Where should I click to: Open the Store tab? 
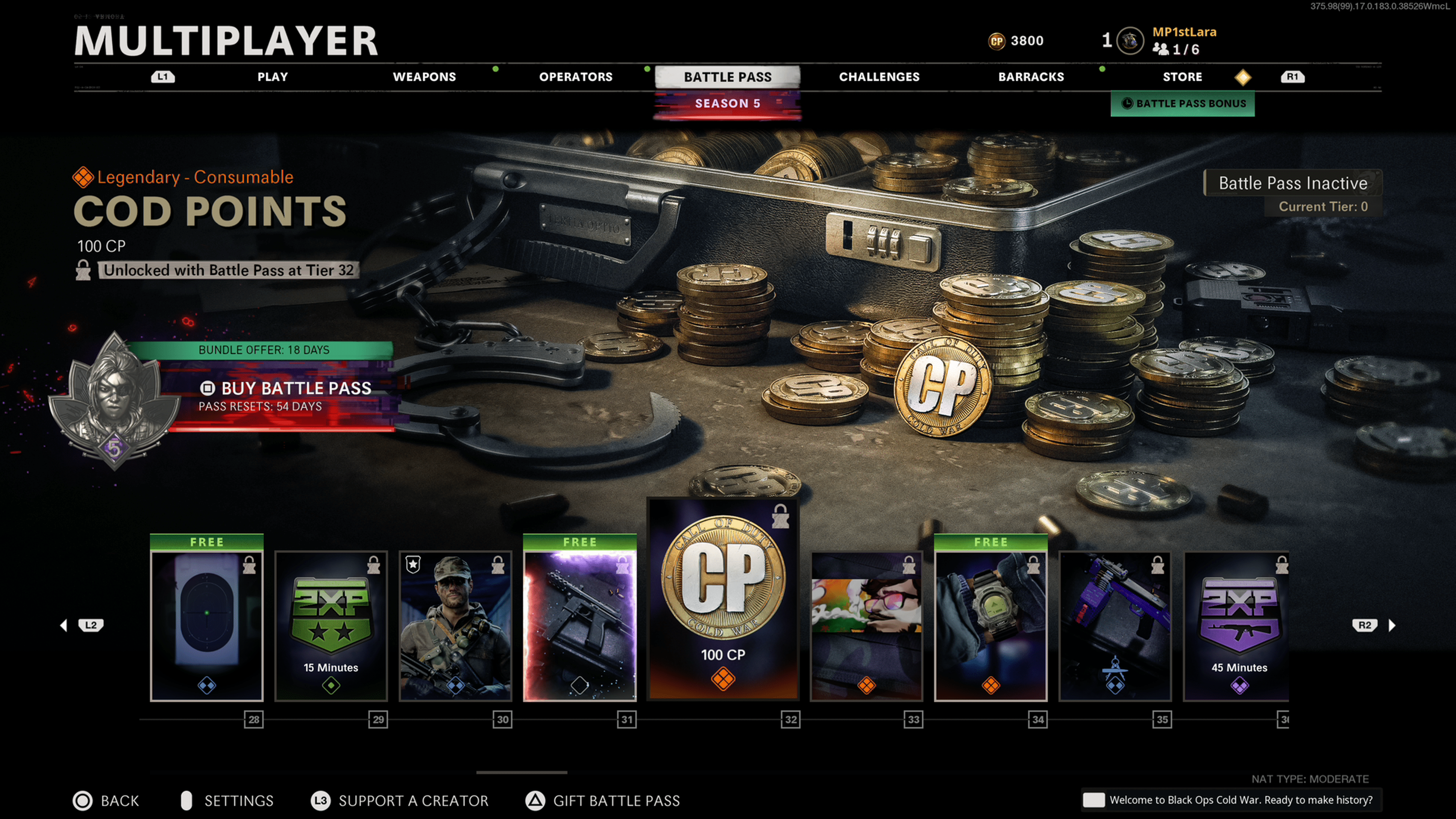pos(1182,77)
